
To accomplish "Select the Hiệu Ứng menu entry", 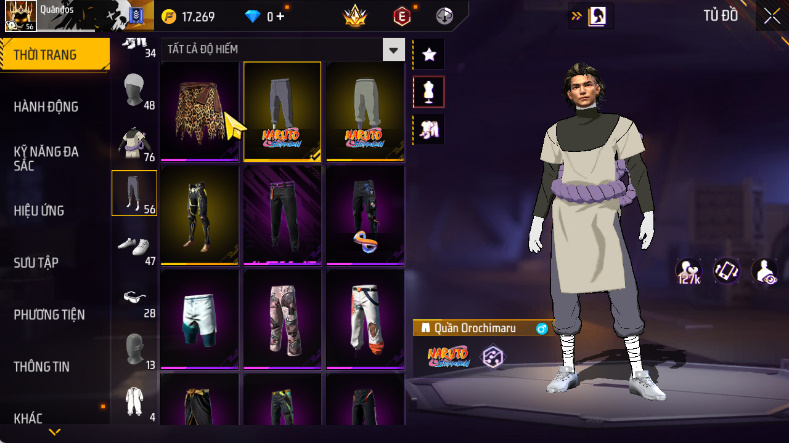I will 39,210.
